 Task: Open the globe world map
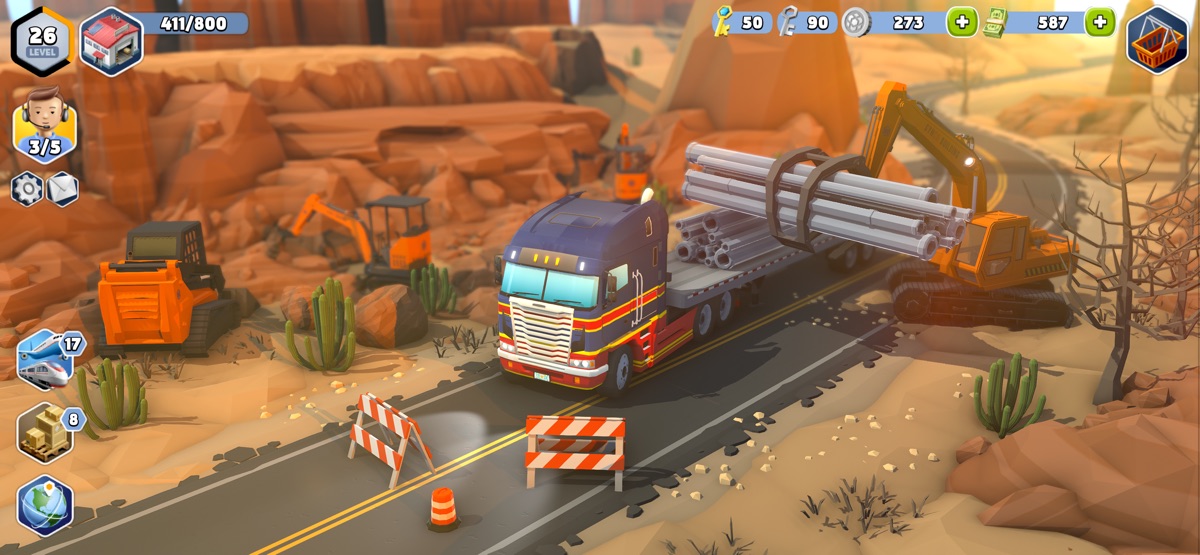(45, 505)
